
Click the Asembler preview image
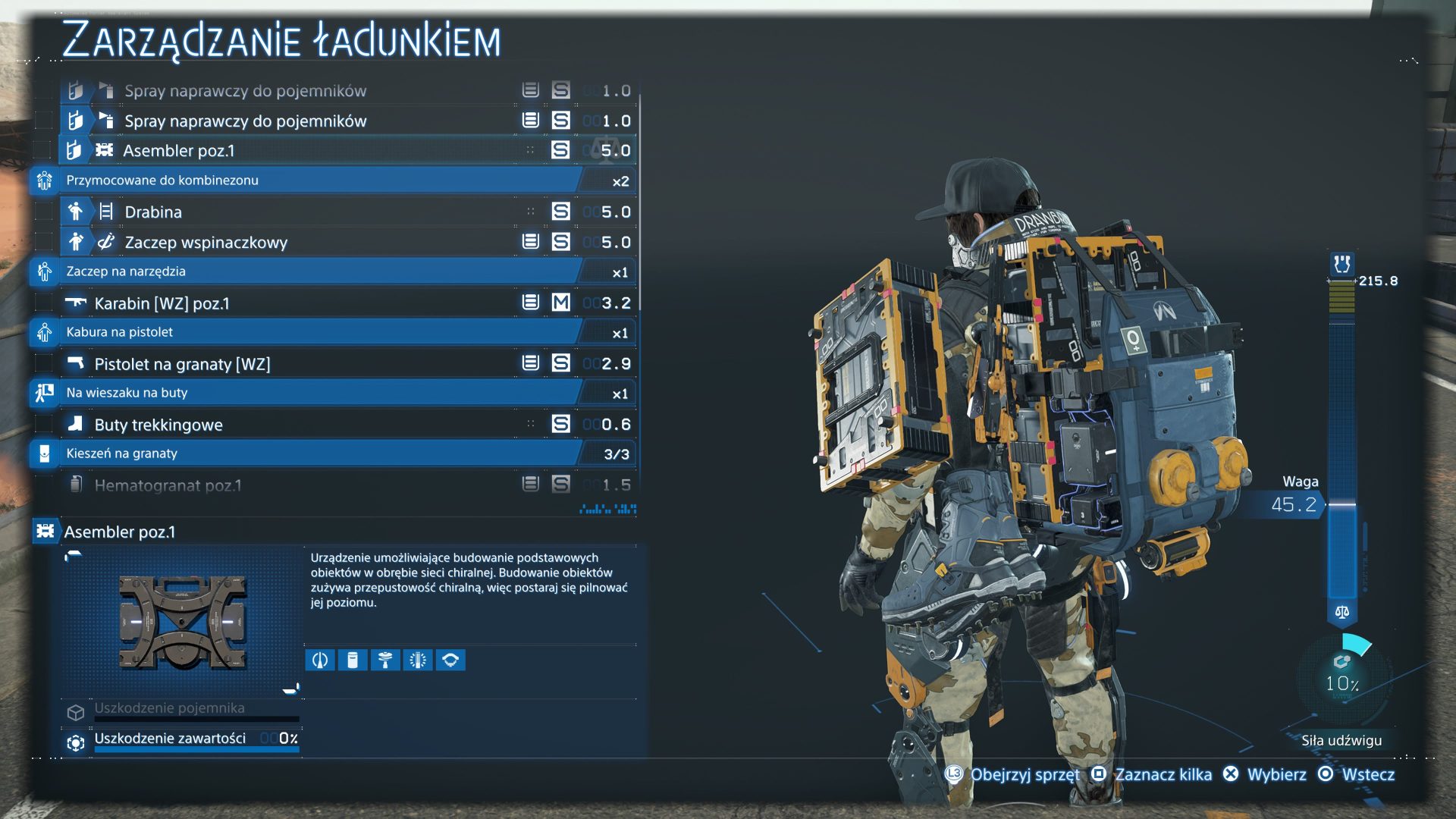click(182, 622)
